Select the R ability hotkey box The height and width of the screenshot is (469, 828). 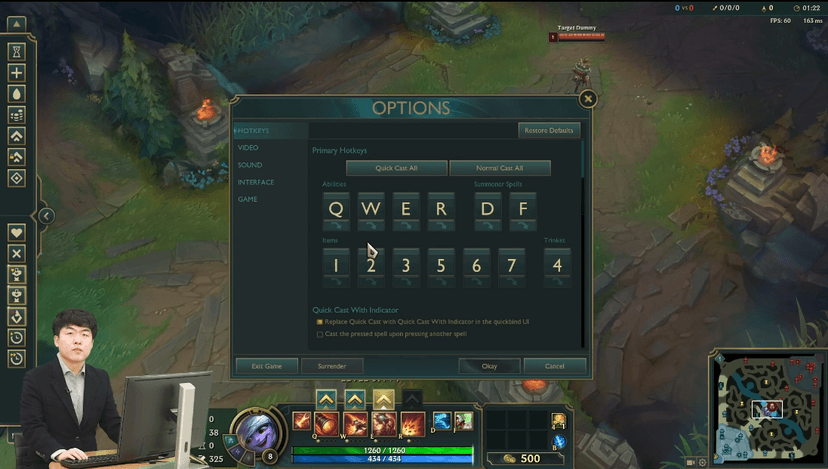441,210
